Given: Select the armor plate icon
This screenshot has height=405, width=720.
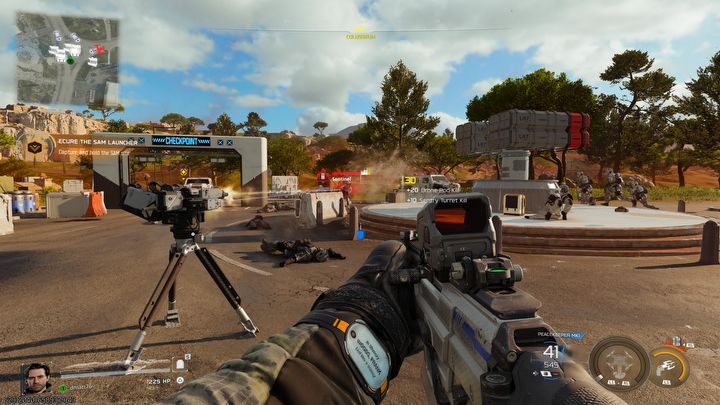Looking at the screenshot, I should pyautogui.click(x=182, y=364).
